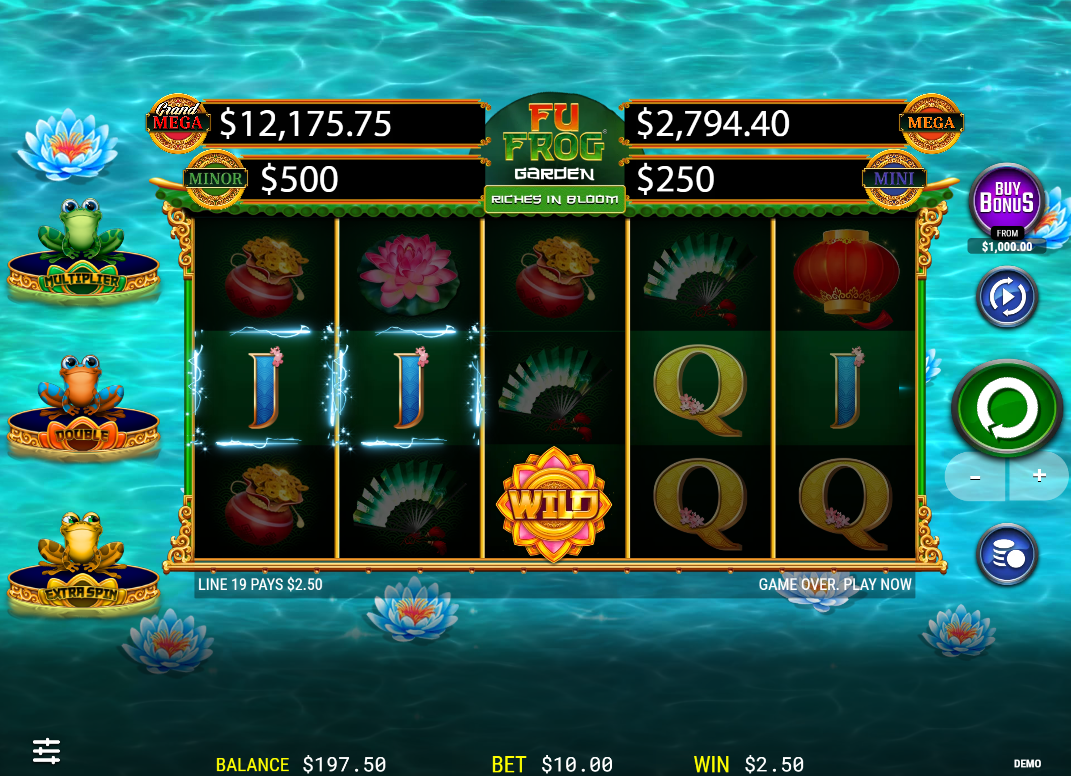
Task: Open the settings sliders menu
Action: click(46, 749)
